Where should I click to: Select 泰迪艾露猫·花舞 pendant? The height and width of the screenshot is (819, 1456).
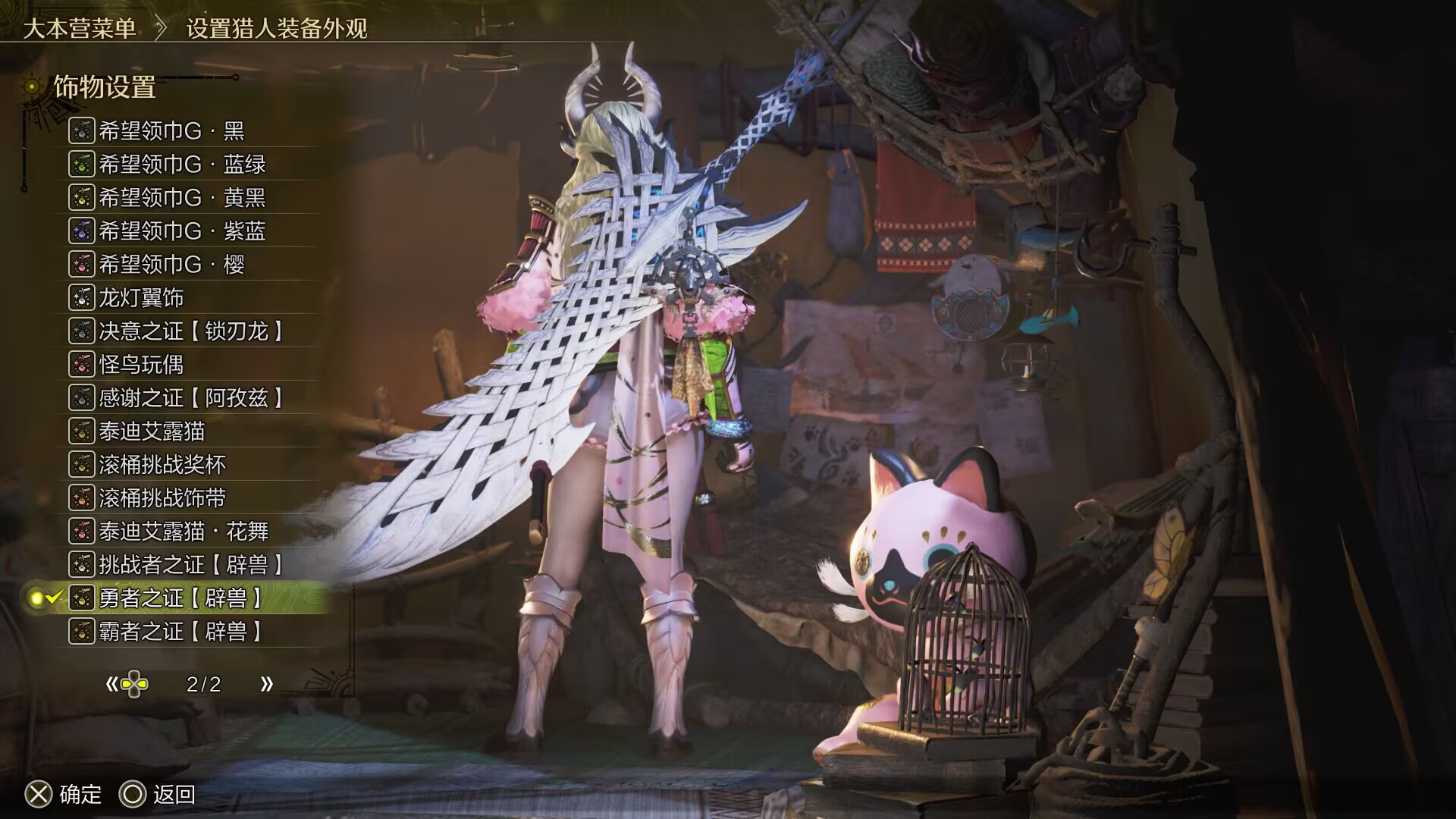pyautogui.click(x=184, y=532)
